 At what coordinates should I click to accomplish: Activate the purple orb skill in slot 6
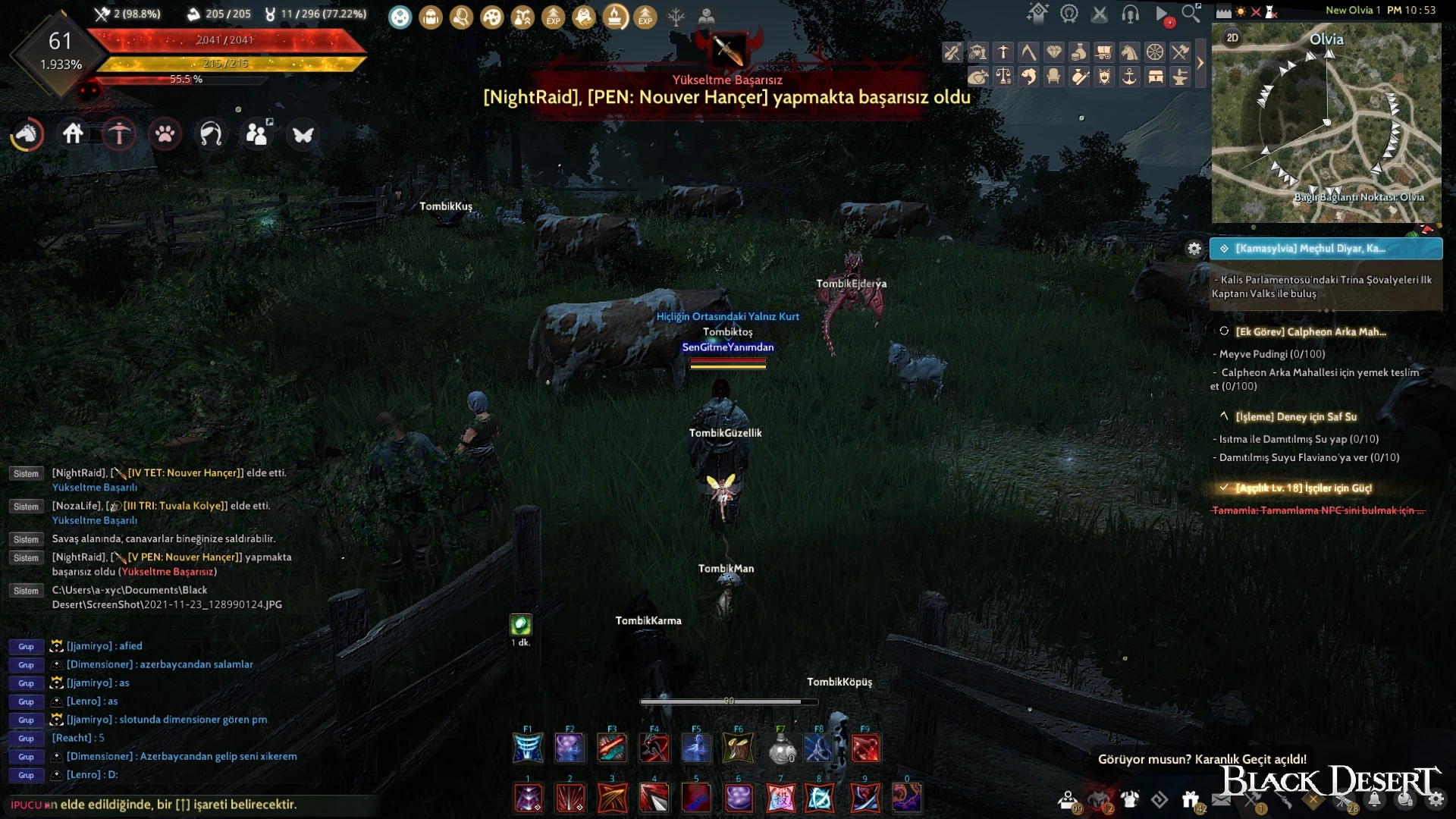739,798
